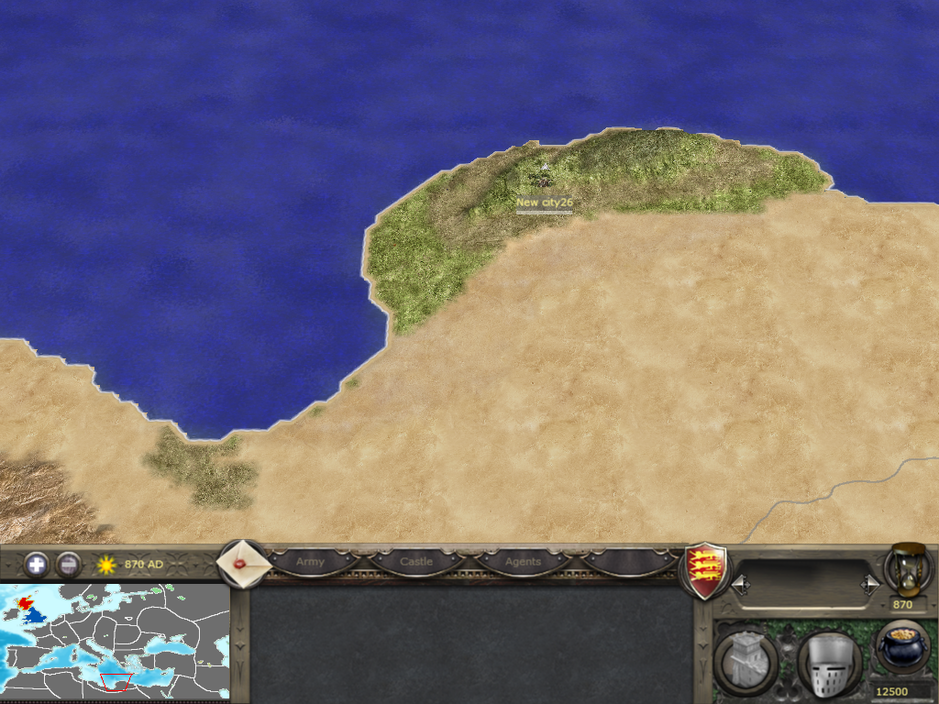Open finances with the pot of gold
Image resolution: width=939 pixels, height=704 pixels.
(902, 647)
